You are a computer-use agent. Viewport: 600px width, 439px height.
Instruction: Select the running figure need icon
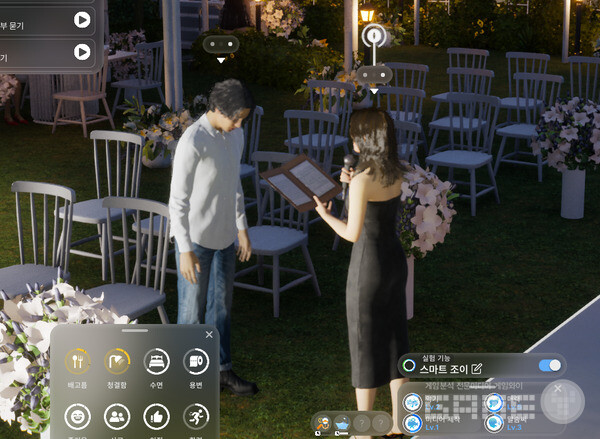[x=197, y=416]
